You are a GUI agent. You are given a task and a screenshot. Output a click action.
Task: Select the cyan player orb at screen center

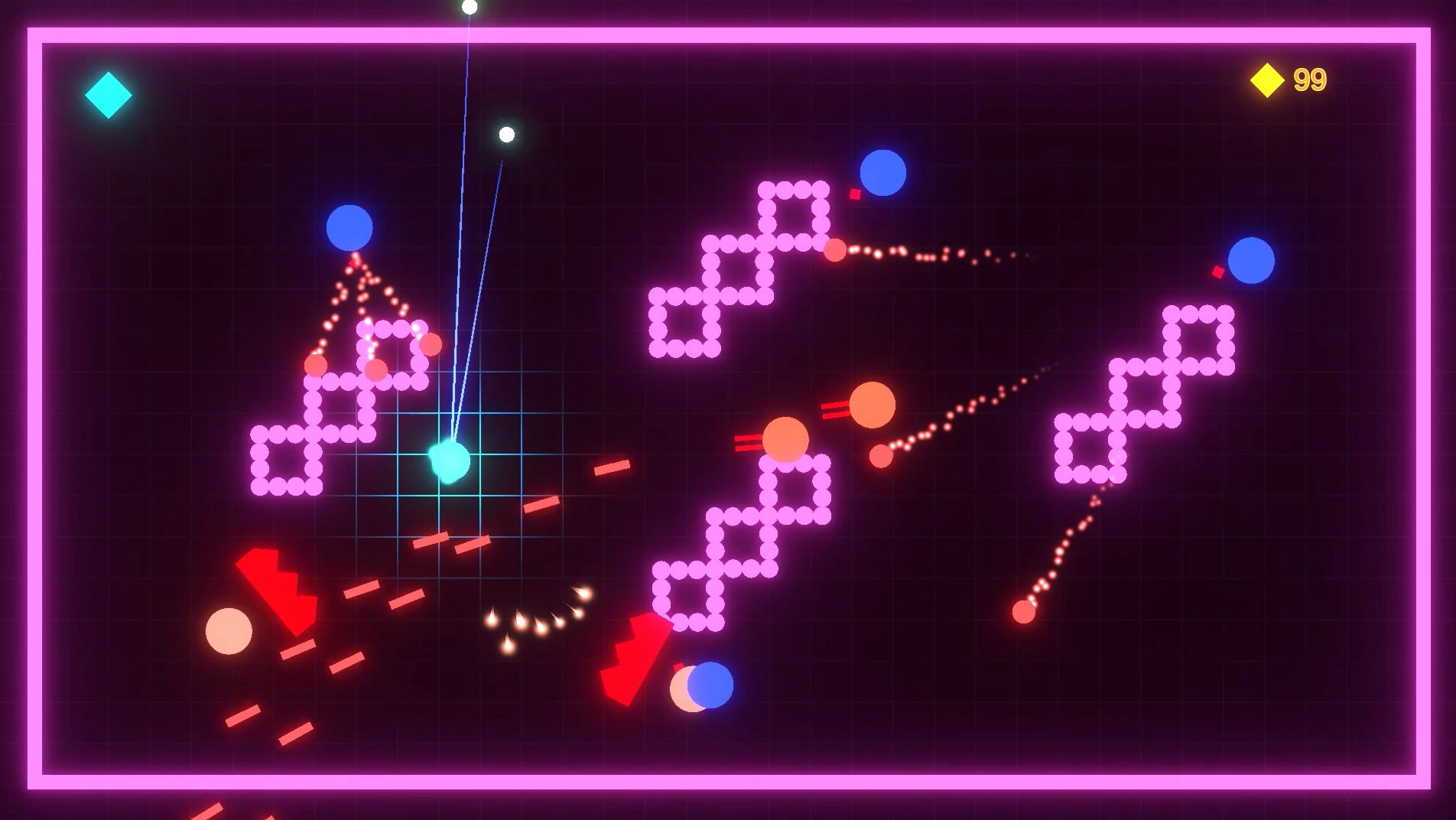450,462
